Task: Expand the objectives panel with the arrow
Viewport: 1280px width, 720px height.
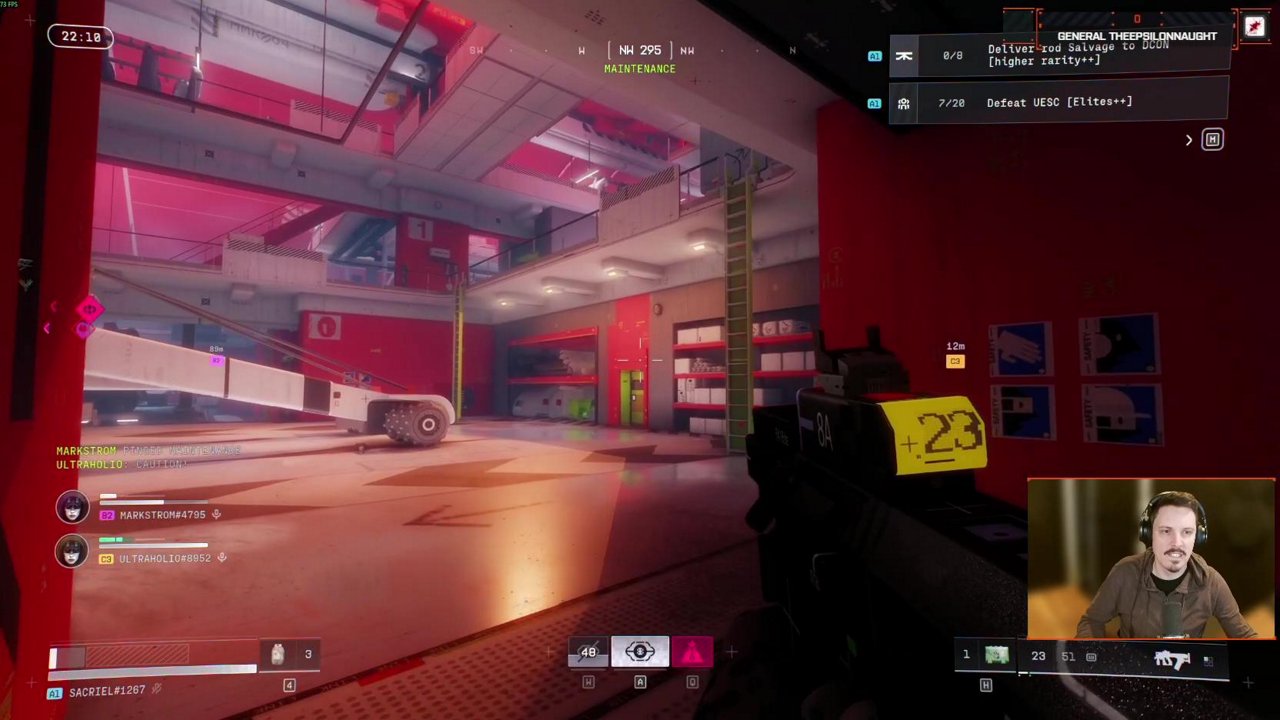Action: (x=1189, y=140)
